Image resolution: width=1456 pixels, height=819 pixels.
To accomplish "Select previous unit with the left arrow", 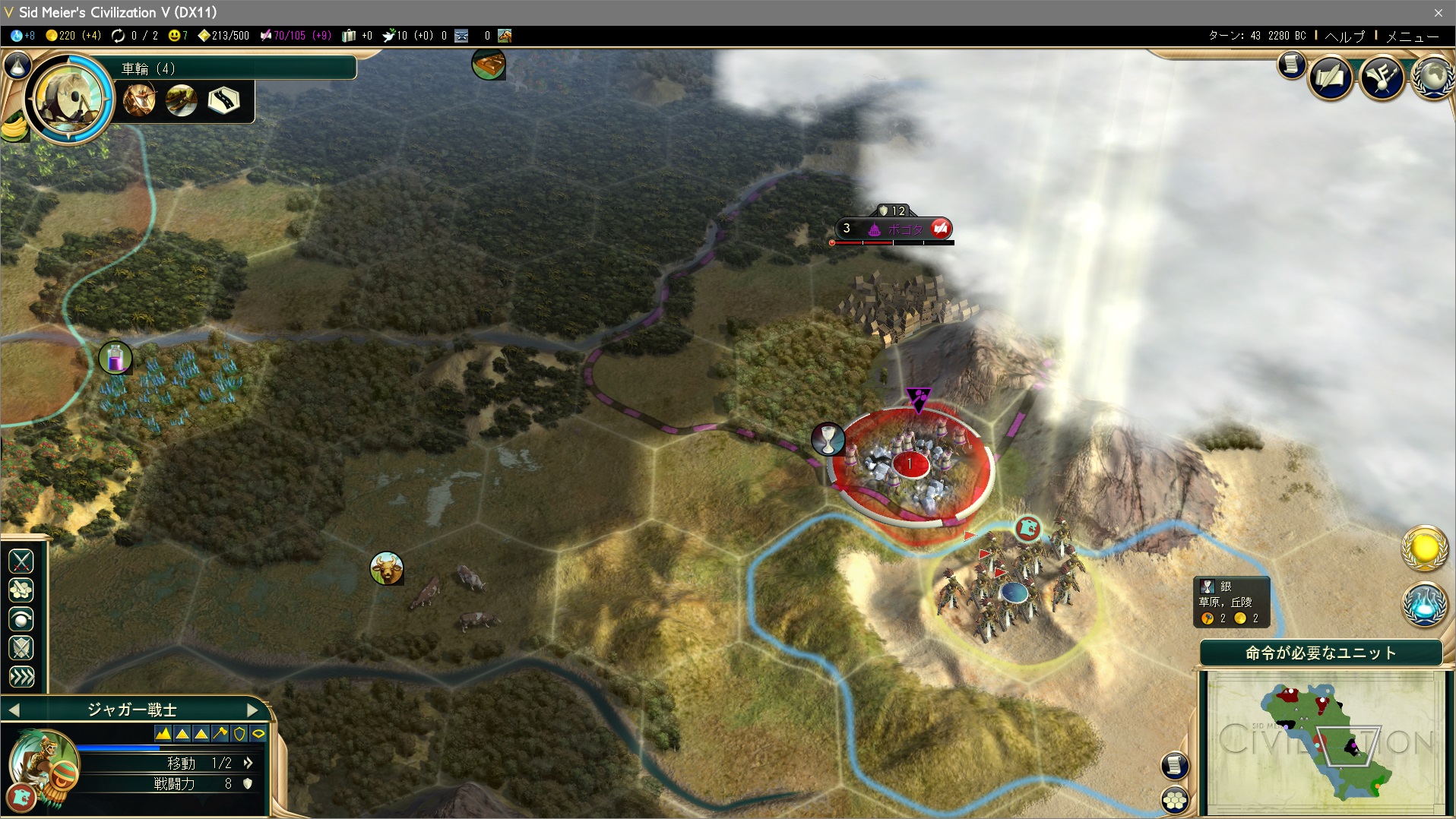I will click(14, 710).
